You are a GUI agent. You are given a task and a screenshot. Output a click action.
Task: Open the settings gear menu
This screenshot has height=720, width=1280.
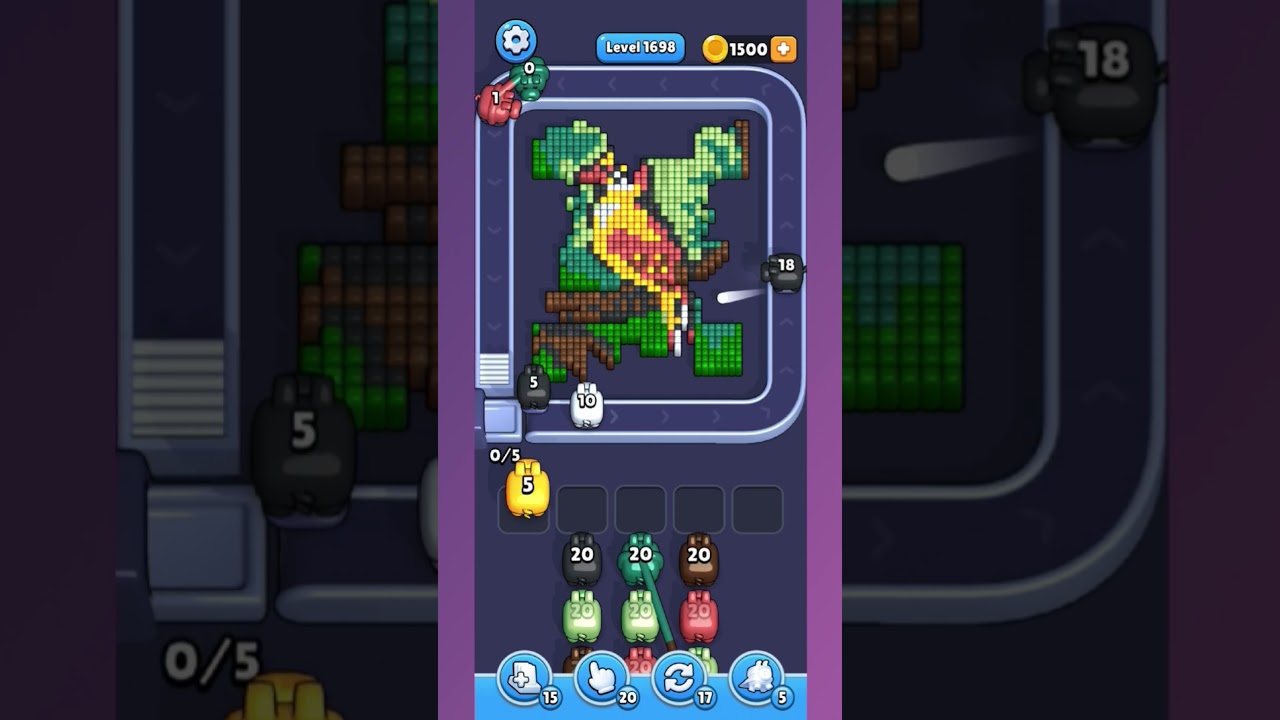point(517,41)
